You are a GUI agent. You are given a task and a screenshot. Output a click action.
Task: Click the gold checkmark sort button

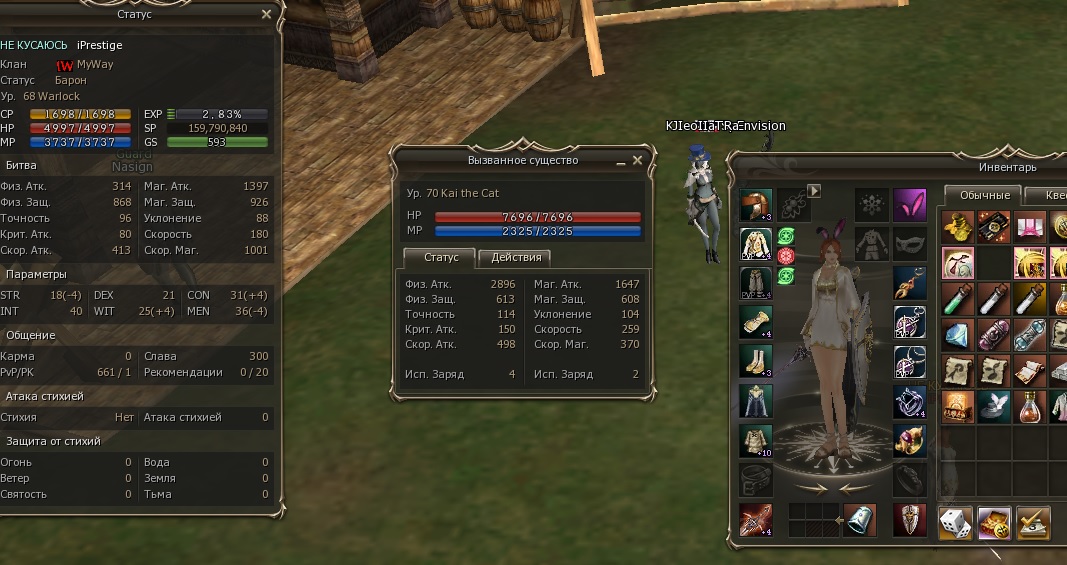(1031, 522)
